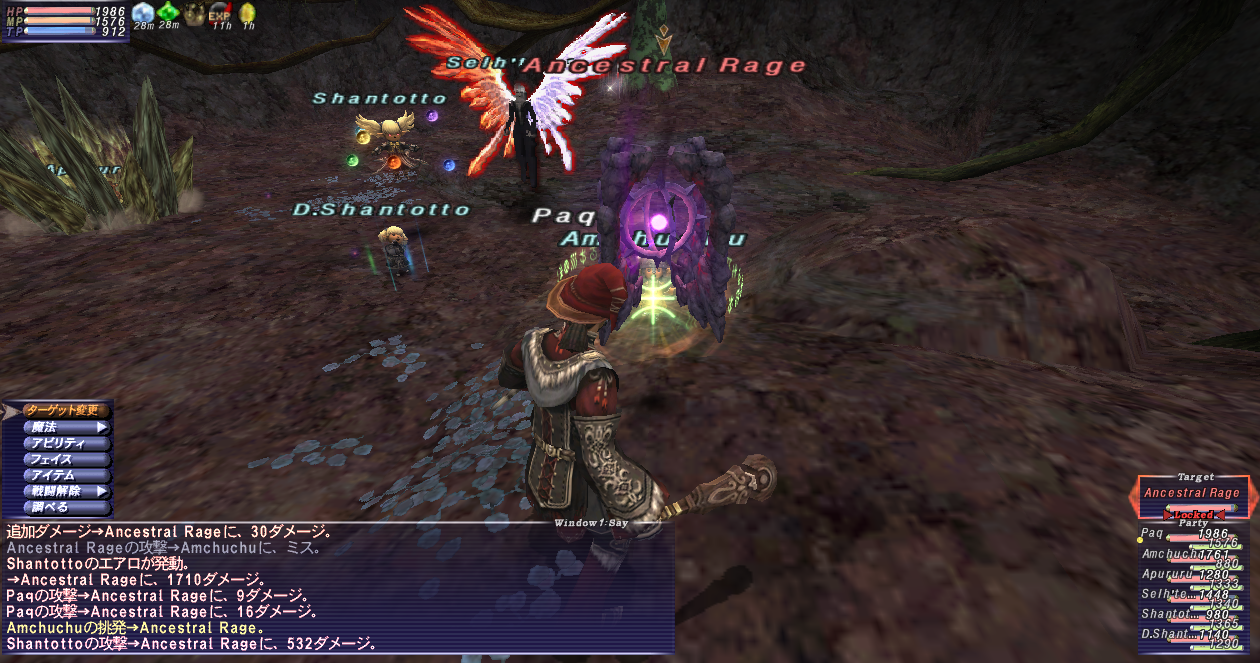Image resolution: width=1260 pixels, height=663 pixels.
Task: Select ターゲット変更 (change target) in the command menu
Action: click(x=62, y=410)
